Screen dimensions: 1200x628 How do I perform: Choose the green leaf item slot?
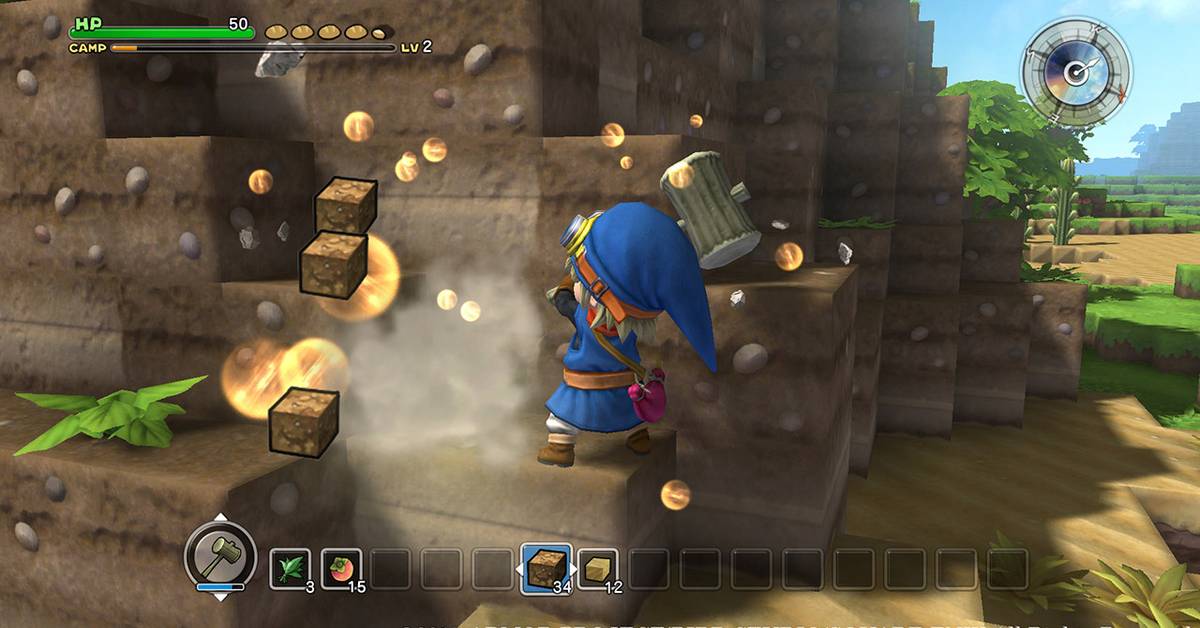290,568
